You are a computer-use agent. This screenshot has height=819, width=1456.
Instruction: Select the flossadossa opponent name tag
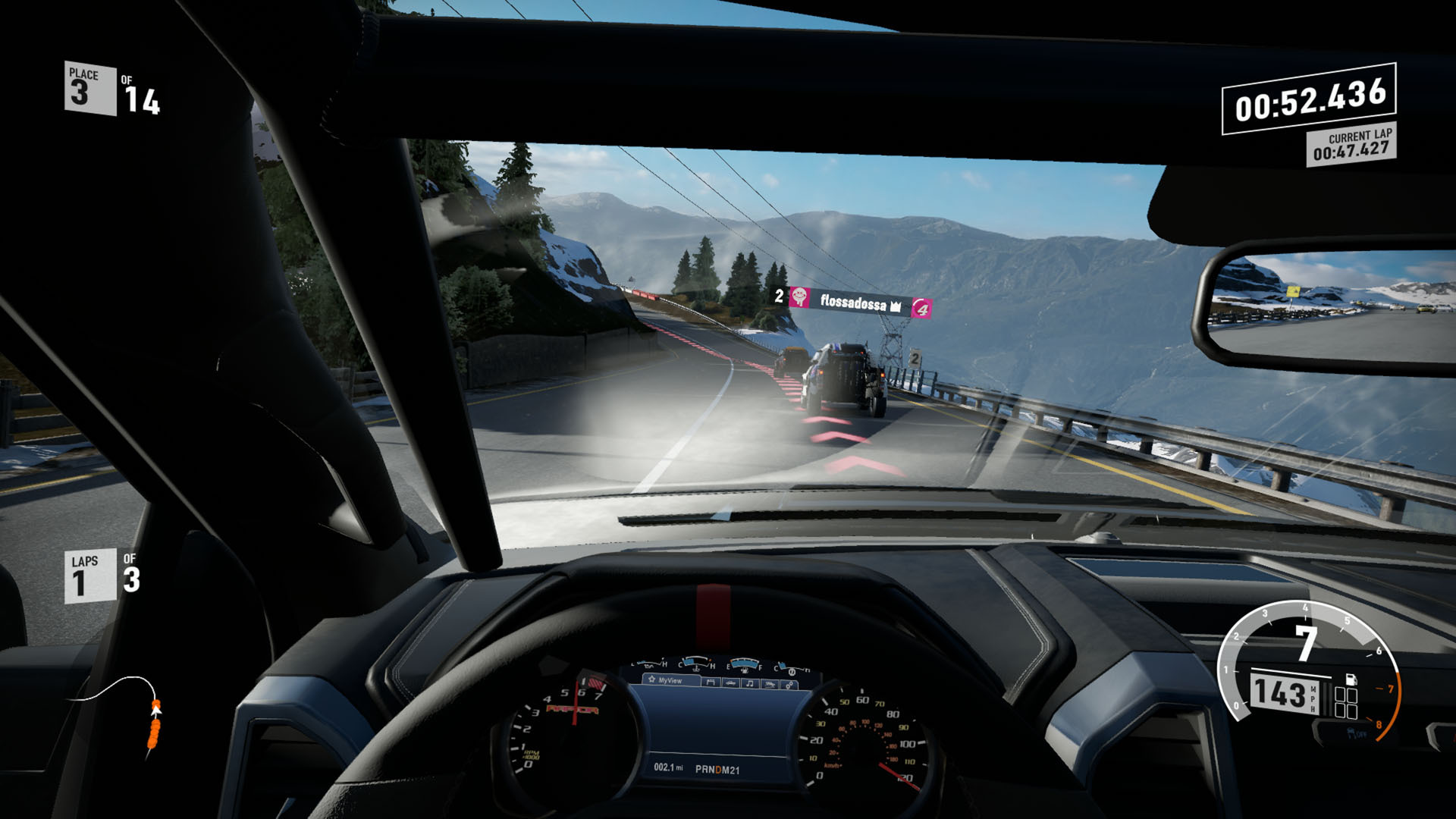[x=852, y=303]
